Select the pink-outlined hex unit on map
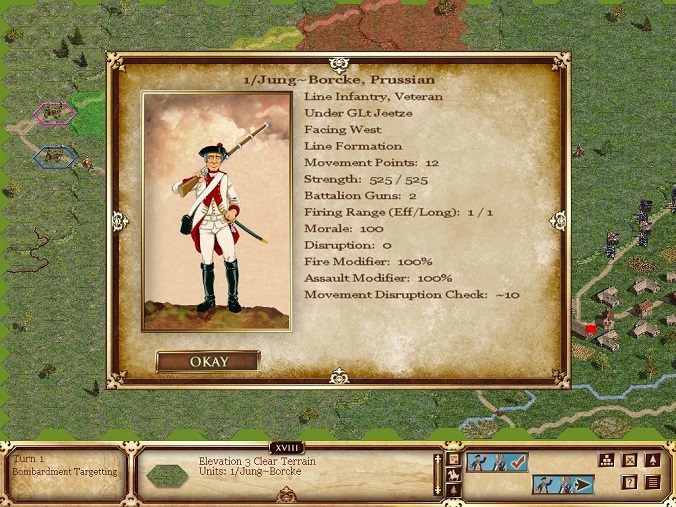The height and width of the screenshot is (507, 676). click(54, 113)
